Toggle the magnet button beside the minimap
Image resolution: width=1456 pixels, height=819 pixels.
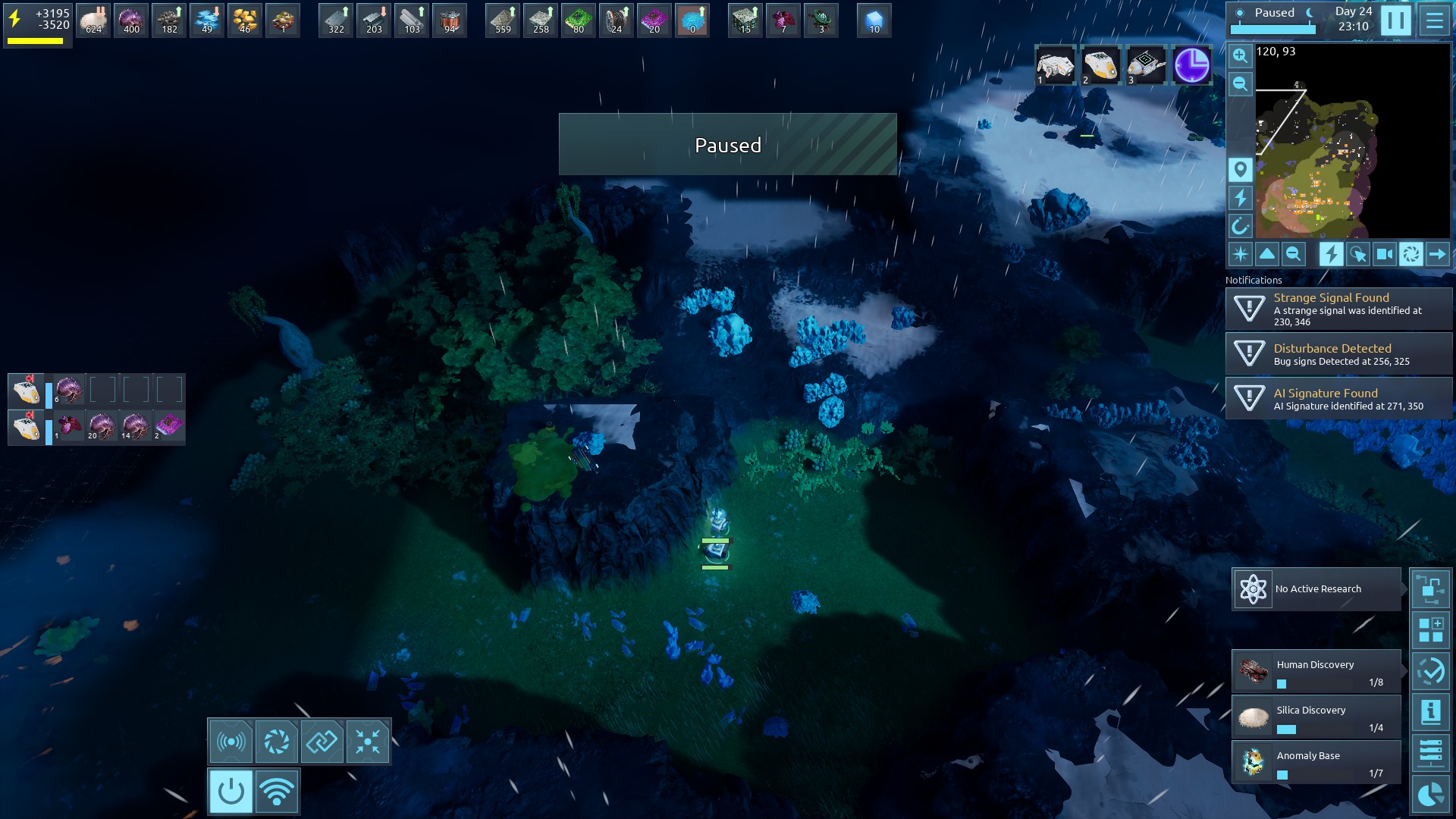pos(1240,226)
